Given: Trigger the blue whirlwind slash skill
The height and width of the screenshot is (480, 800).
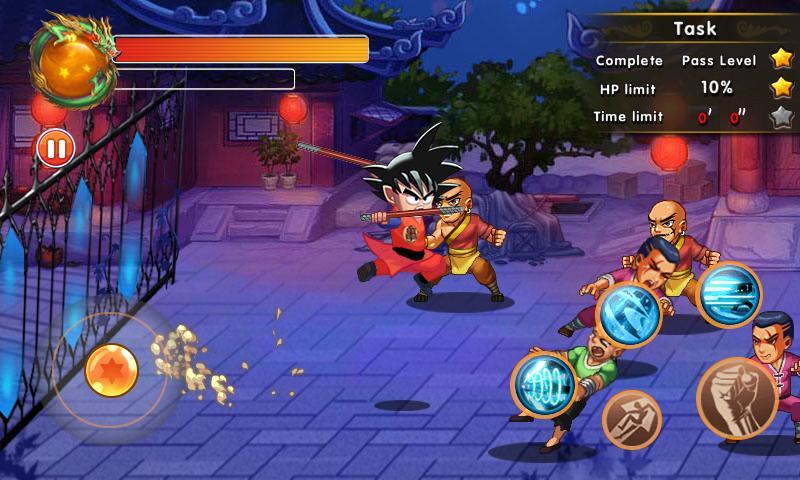Looking at the screenshot, I should (x=629, y=314).
